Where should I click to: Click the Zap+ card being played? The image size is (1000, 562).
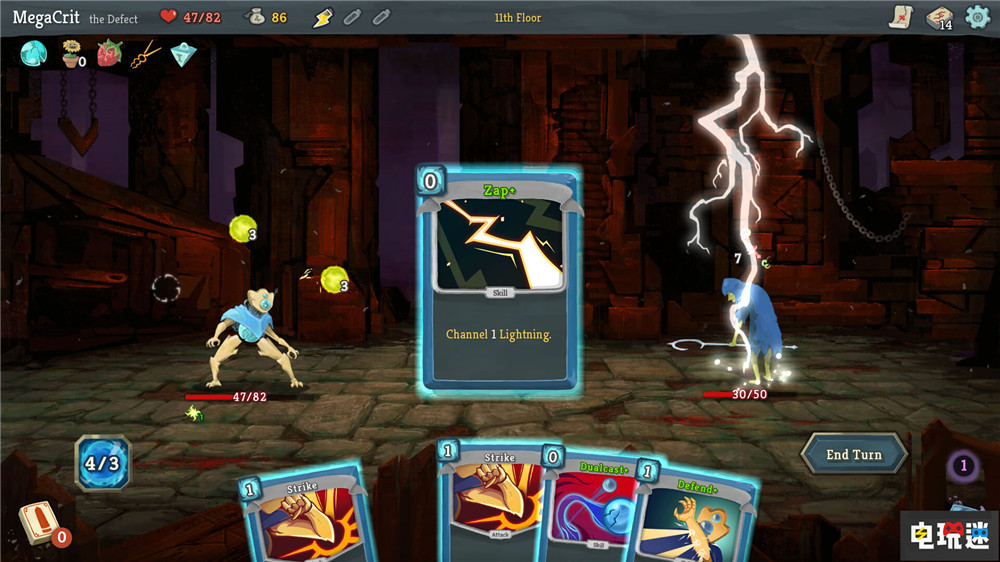499,278
